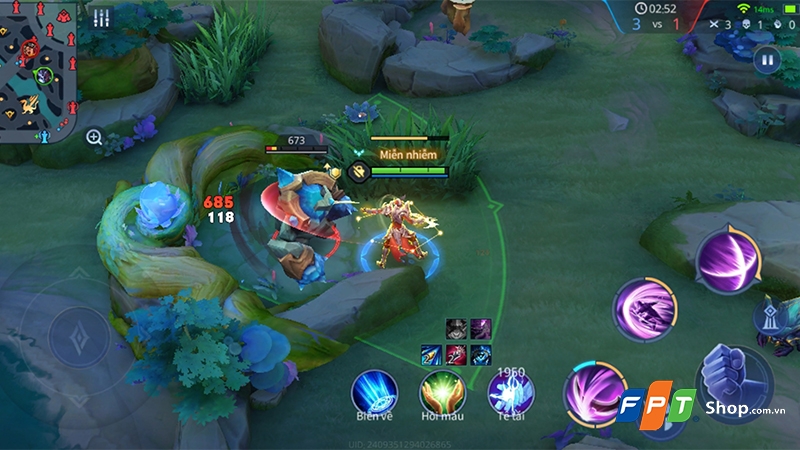This screenshot has height=450, width=800.
Task: Open the settings sliders icon beside the minimap
Action: coord(101,18)
